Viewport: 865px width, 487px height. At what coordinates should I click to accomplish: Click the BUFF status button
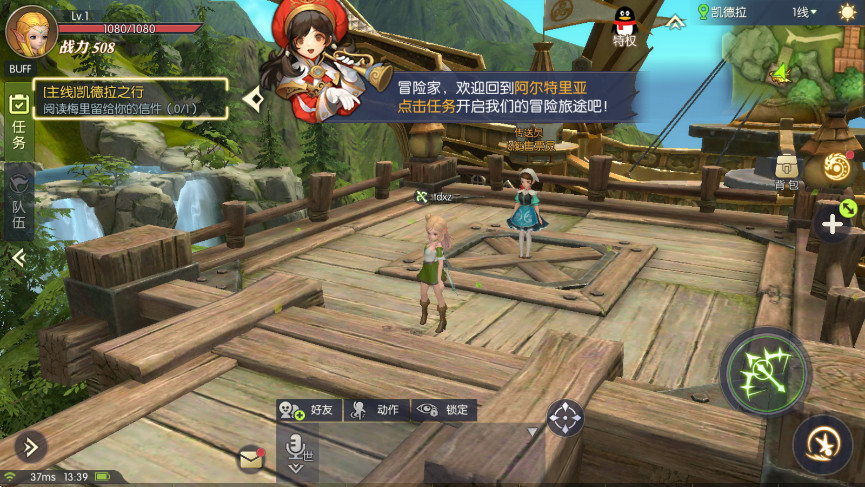click(19, 68)
